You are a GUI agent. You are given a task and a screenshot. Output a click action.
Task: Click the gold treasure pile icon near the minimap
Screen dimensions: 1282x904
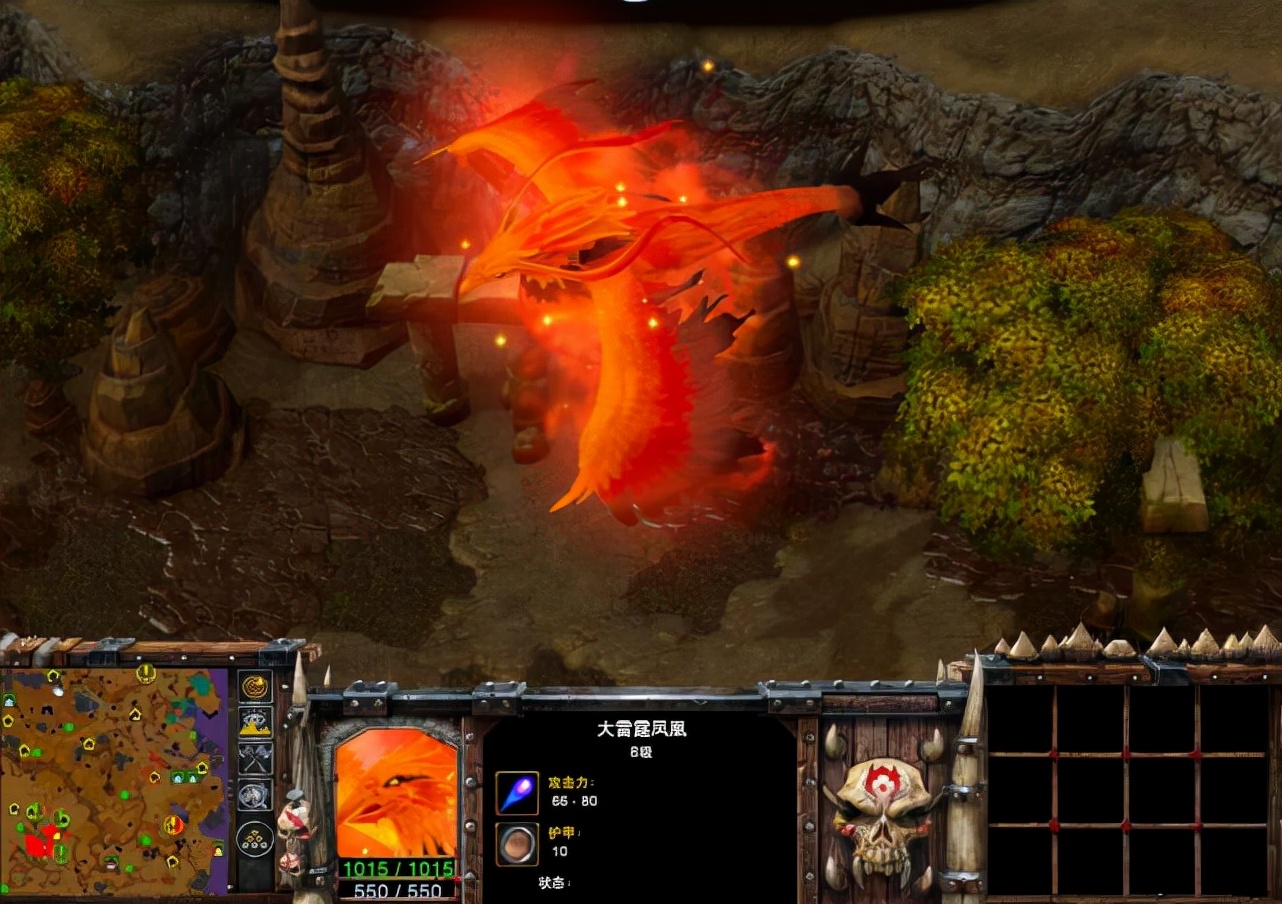click(x=257, y=722)
